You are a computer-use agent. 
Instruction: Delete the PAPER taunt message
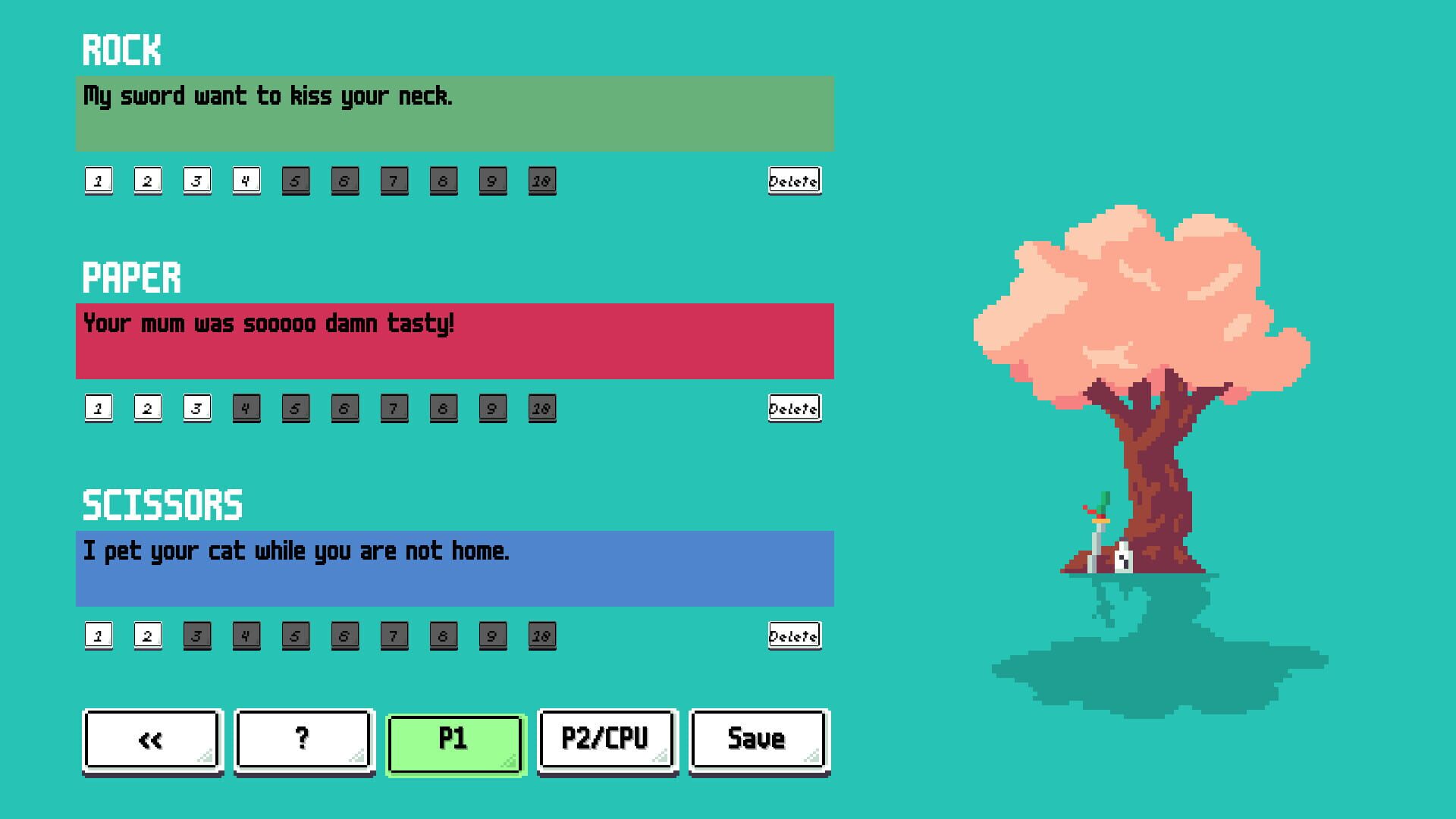tap(793, 408)
